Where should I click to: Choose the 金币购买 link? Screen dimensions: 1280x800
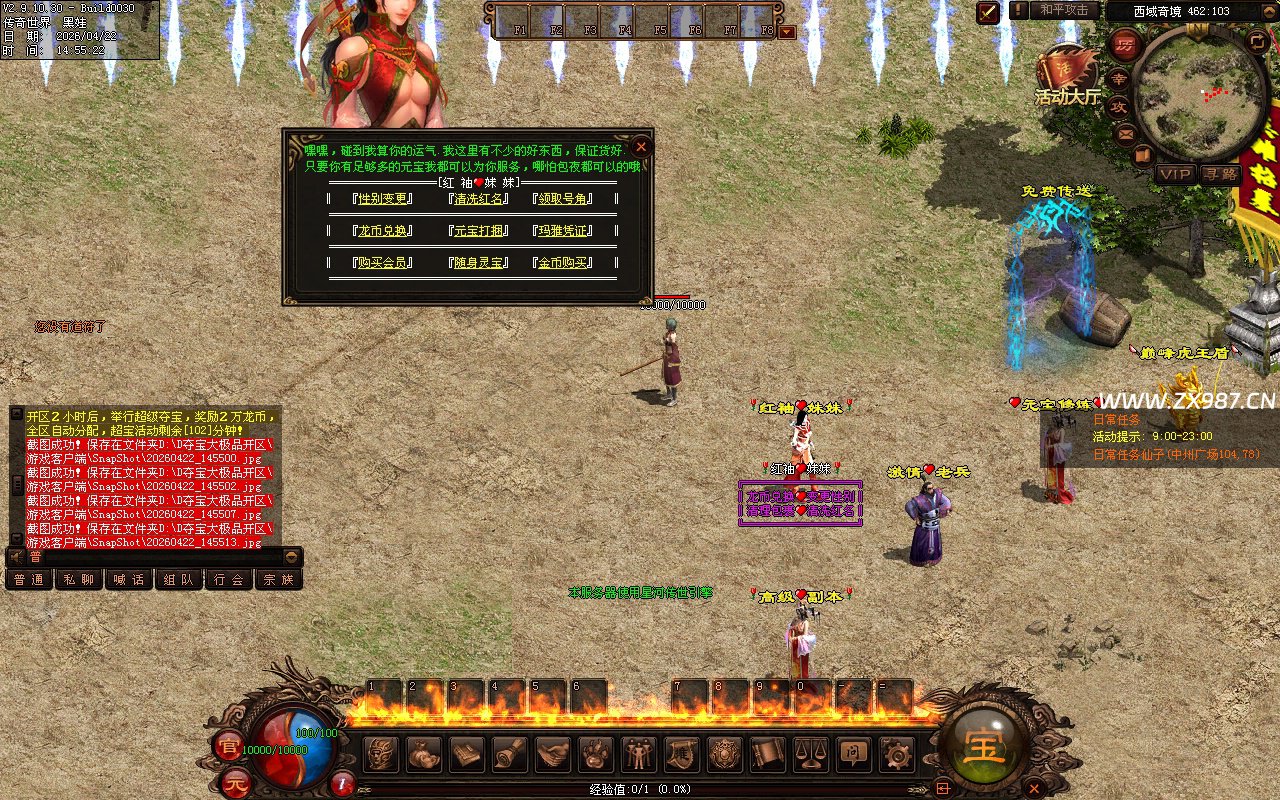pyautogui.click(x=564, y=262)
